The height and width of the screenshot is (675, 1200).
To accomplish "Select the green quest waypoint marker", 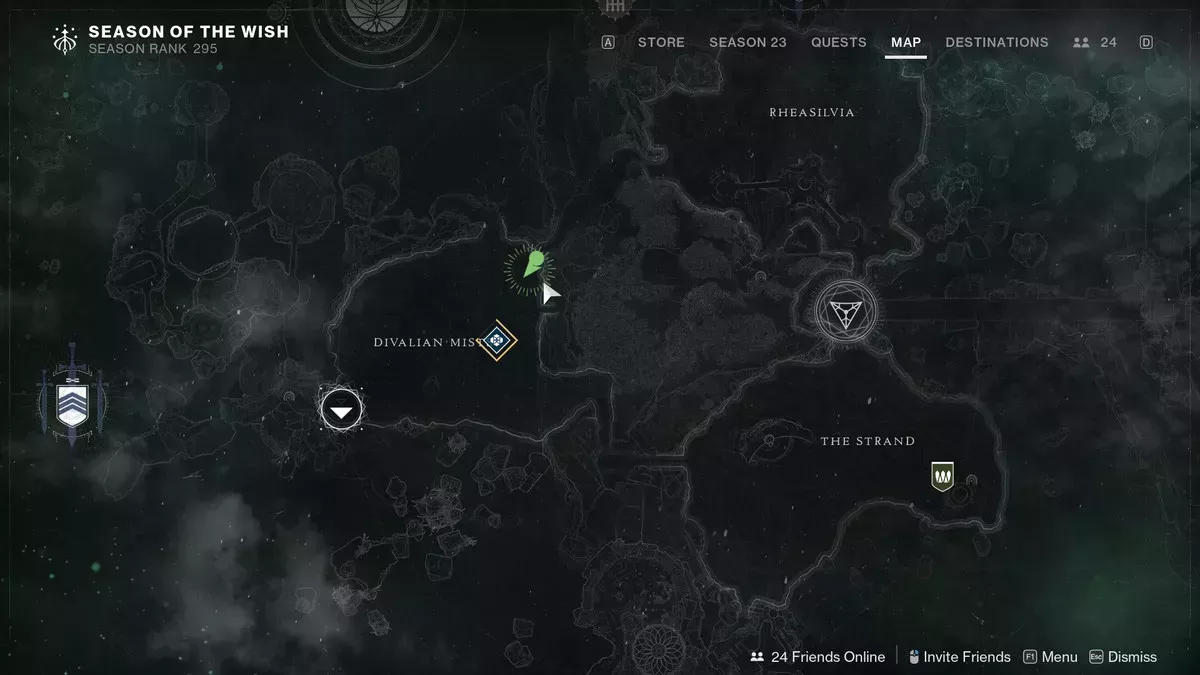I will pyautogui.click(x=530, y=266).
